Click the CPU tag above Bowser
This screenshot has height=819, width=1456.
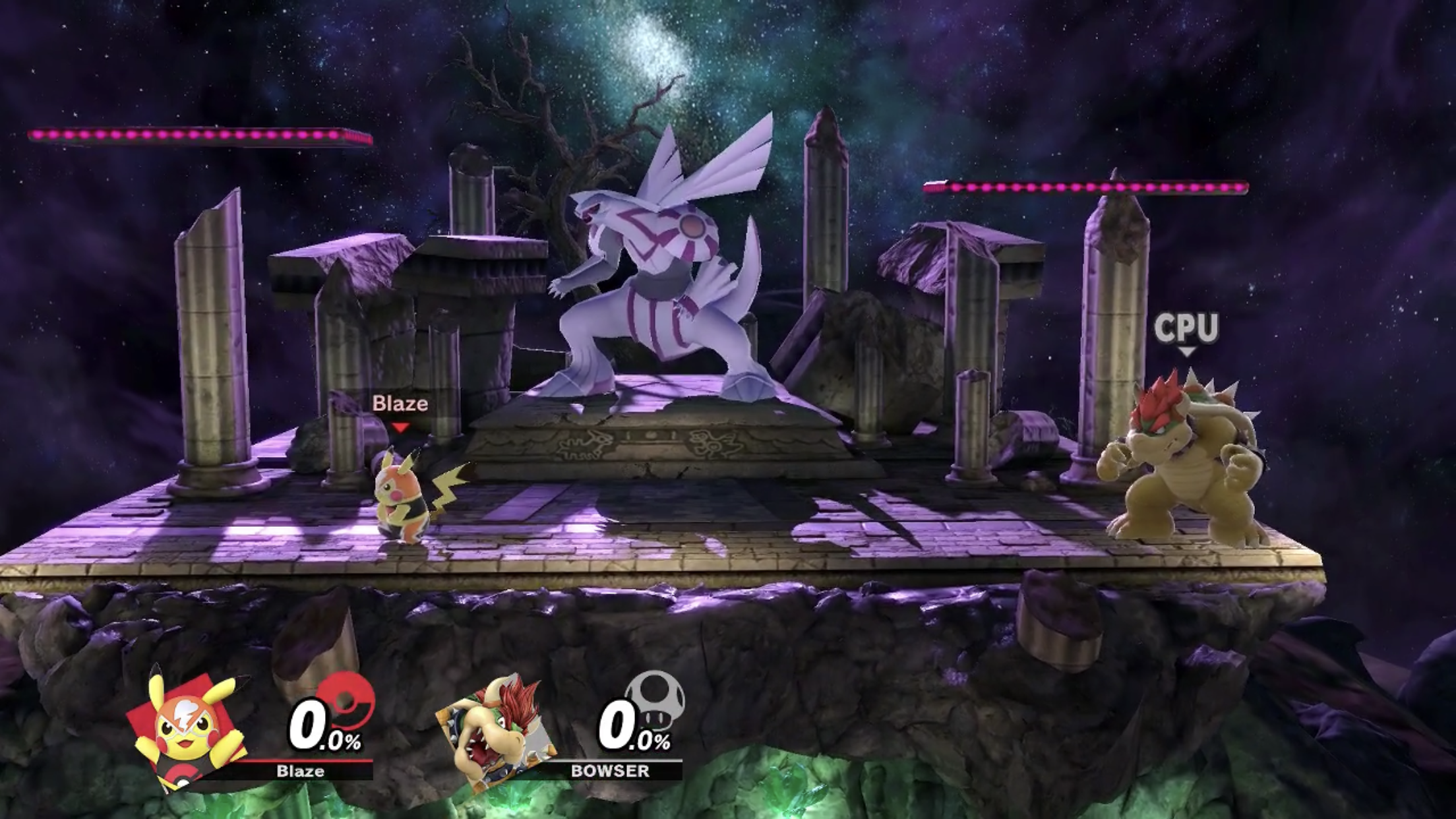1186,328
